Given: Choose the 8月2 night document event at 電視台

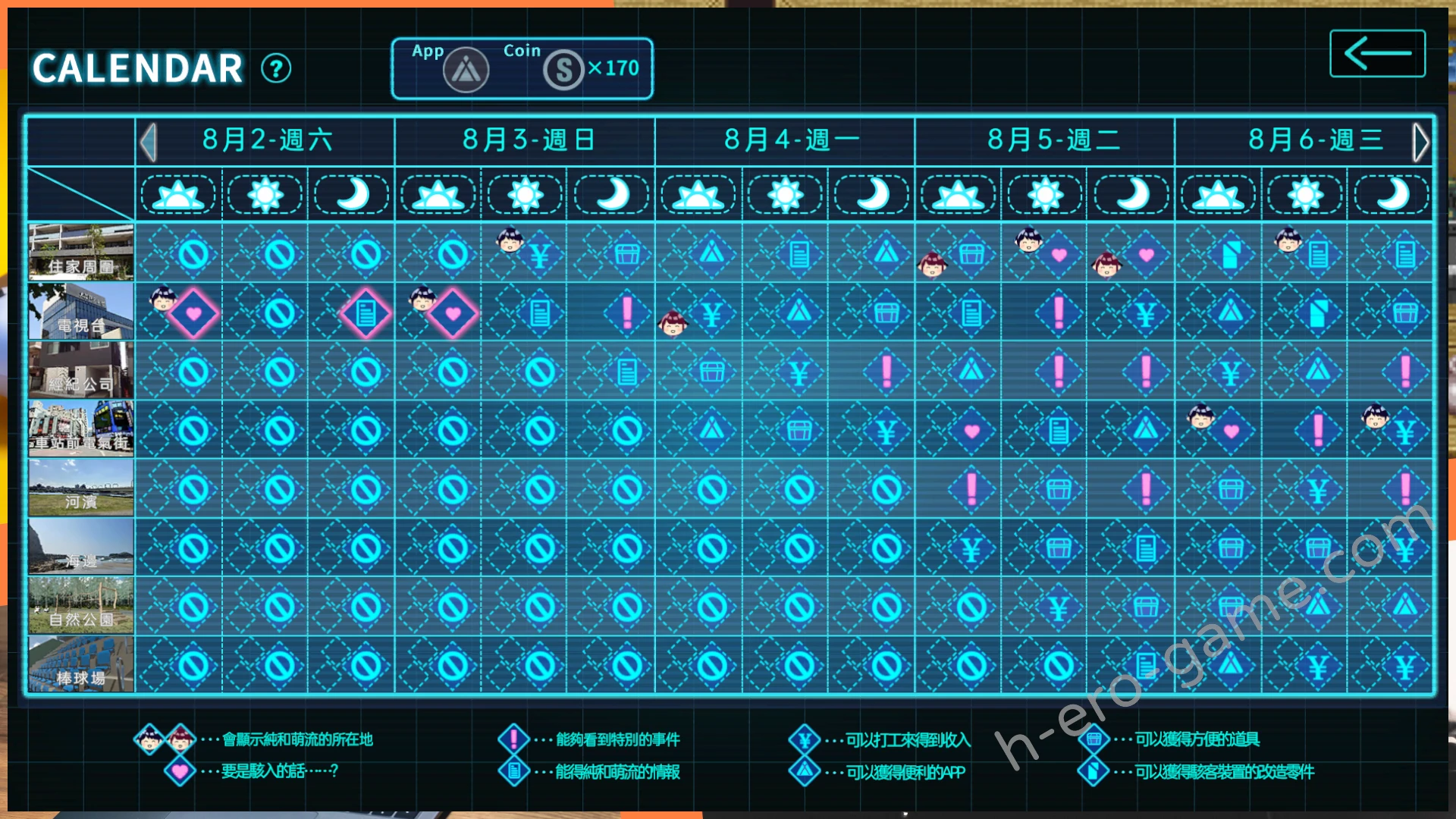Looking at the screenshot, I should (366, 313).
